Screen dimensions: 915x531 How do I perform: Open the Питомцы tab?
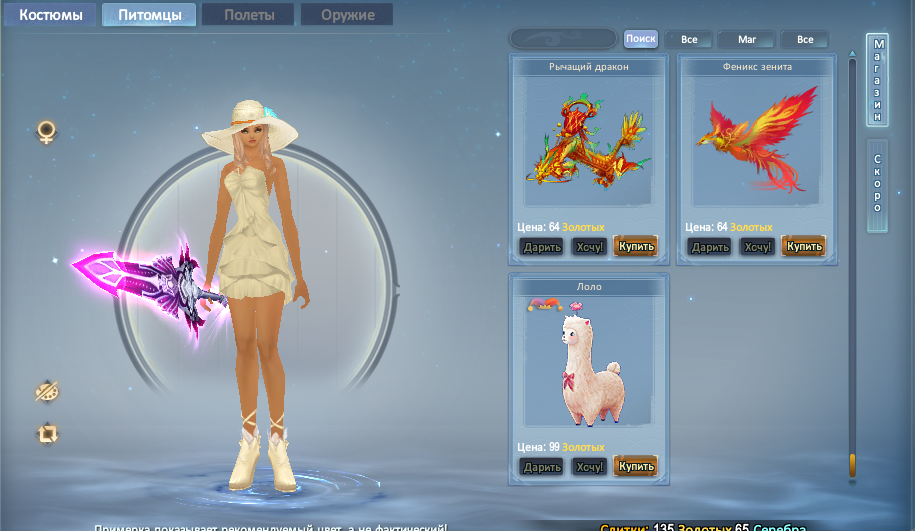[x=149, y=15]
